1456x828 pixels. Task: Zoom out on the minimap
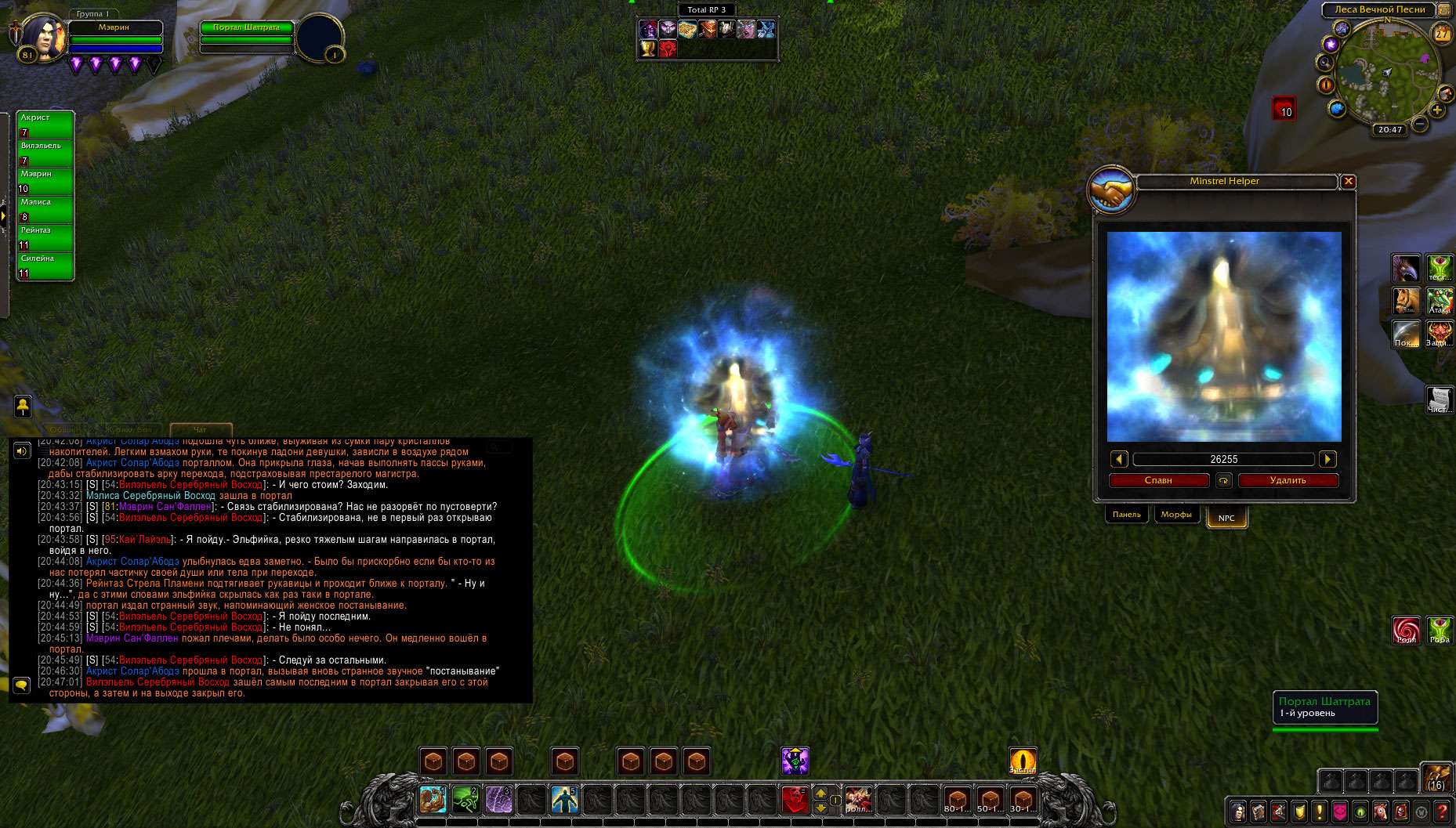pyautogui.click(x=1420, y=124)
